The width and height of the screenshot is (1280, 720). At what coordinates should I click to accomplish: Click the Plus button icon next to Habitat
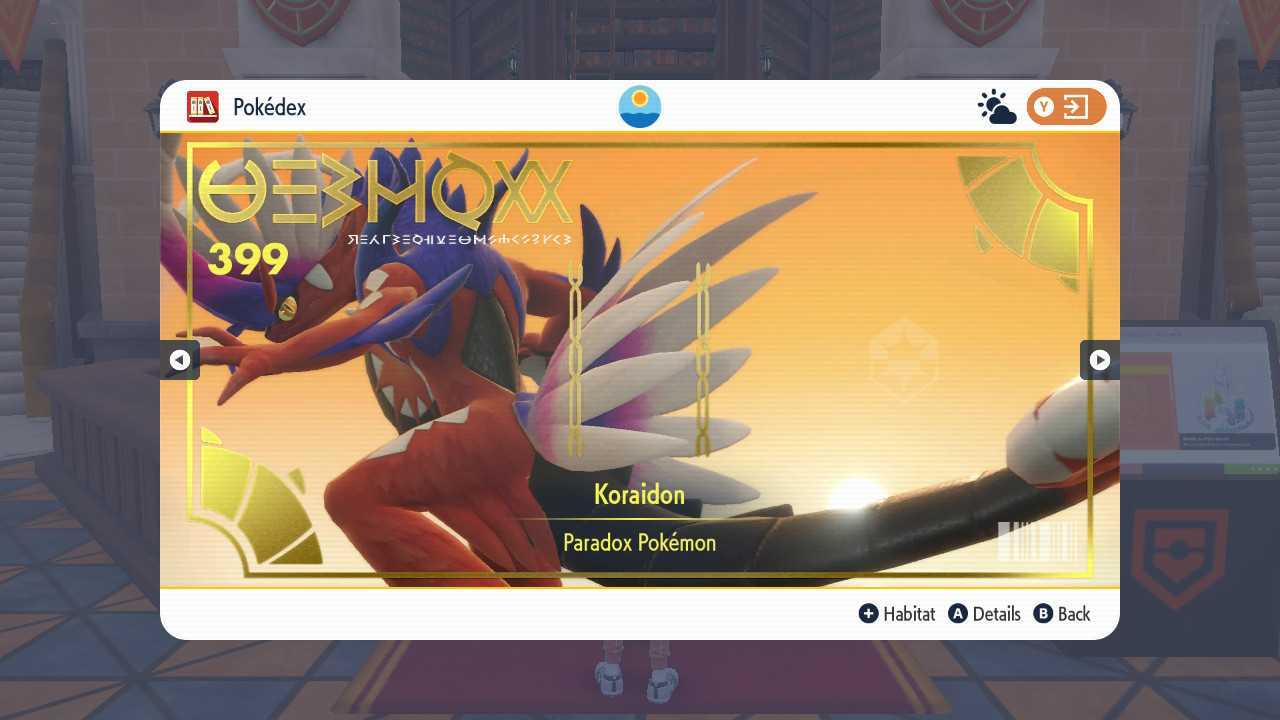click(869, 614)
